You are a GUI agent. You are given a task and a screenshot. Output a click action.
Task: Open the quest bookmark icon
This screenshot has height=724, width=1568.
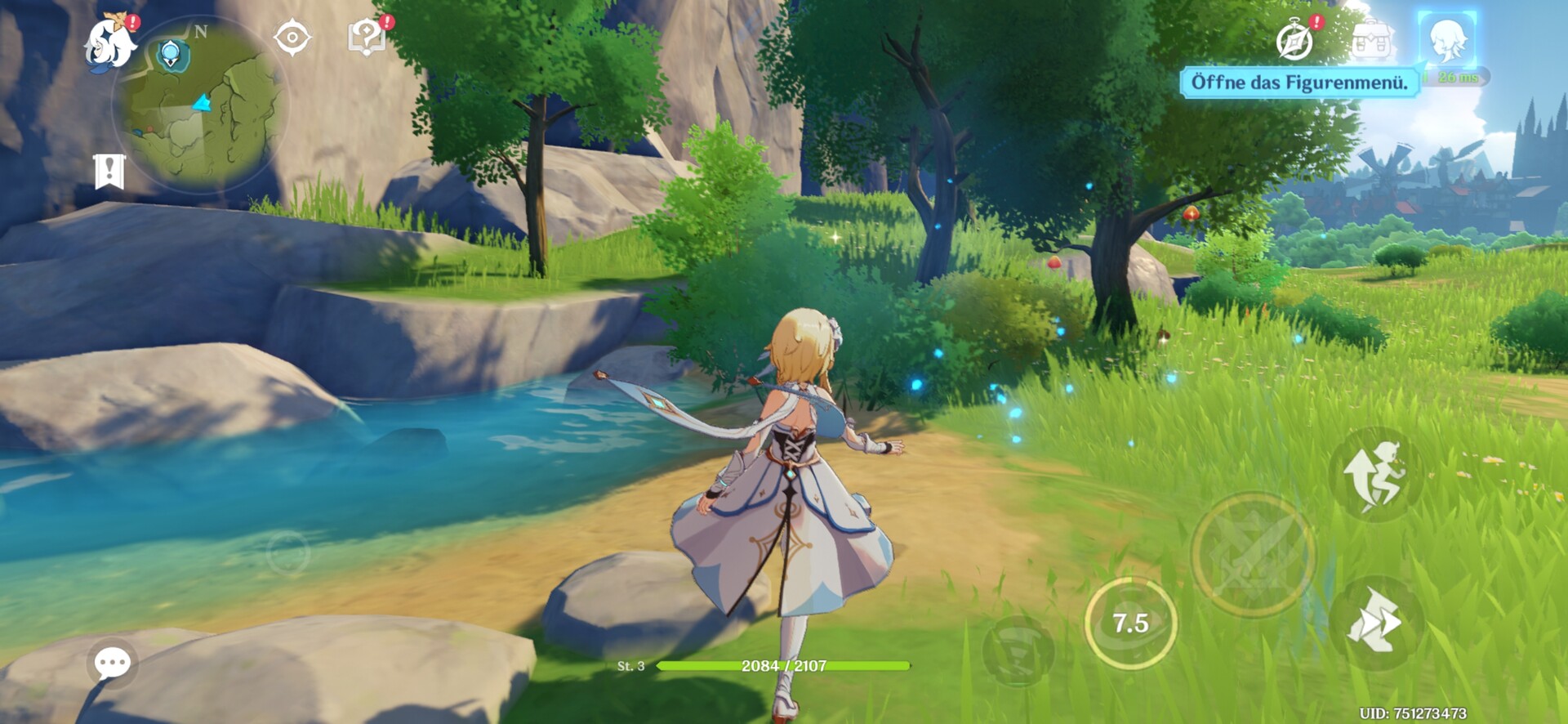(x=109, y=171)
